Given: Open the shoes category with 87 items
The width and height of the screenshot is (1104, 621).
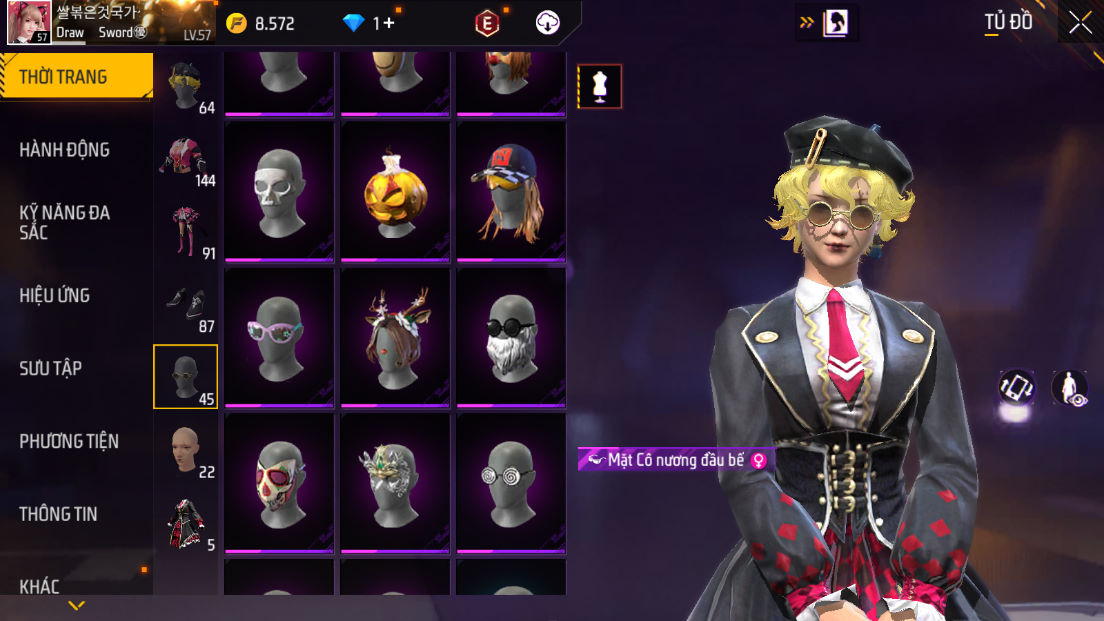Looking at the screenshot, I should (x=185, y=304).
